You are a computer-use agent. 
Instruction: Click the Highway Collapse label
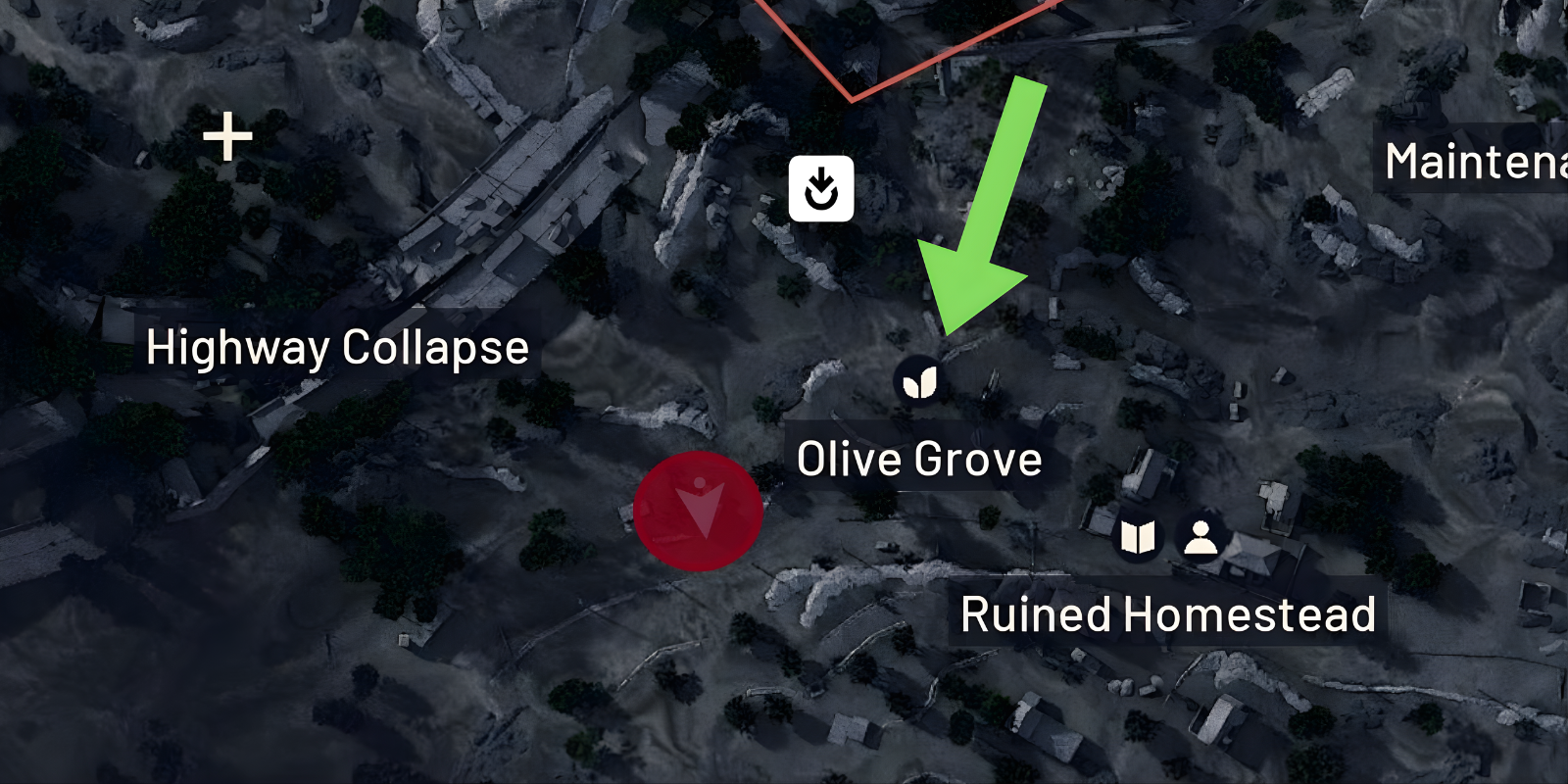pos(338,347)
